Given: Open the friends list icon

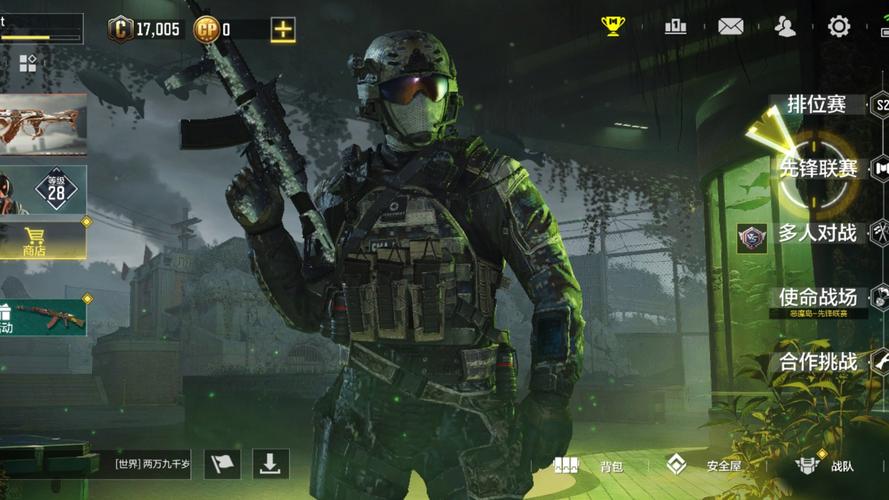Looking at the screenshot, I should [785, 27].
